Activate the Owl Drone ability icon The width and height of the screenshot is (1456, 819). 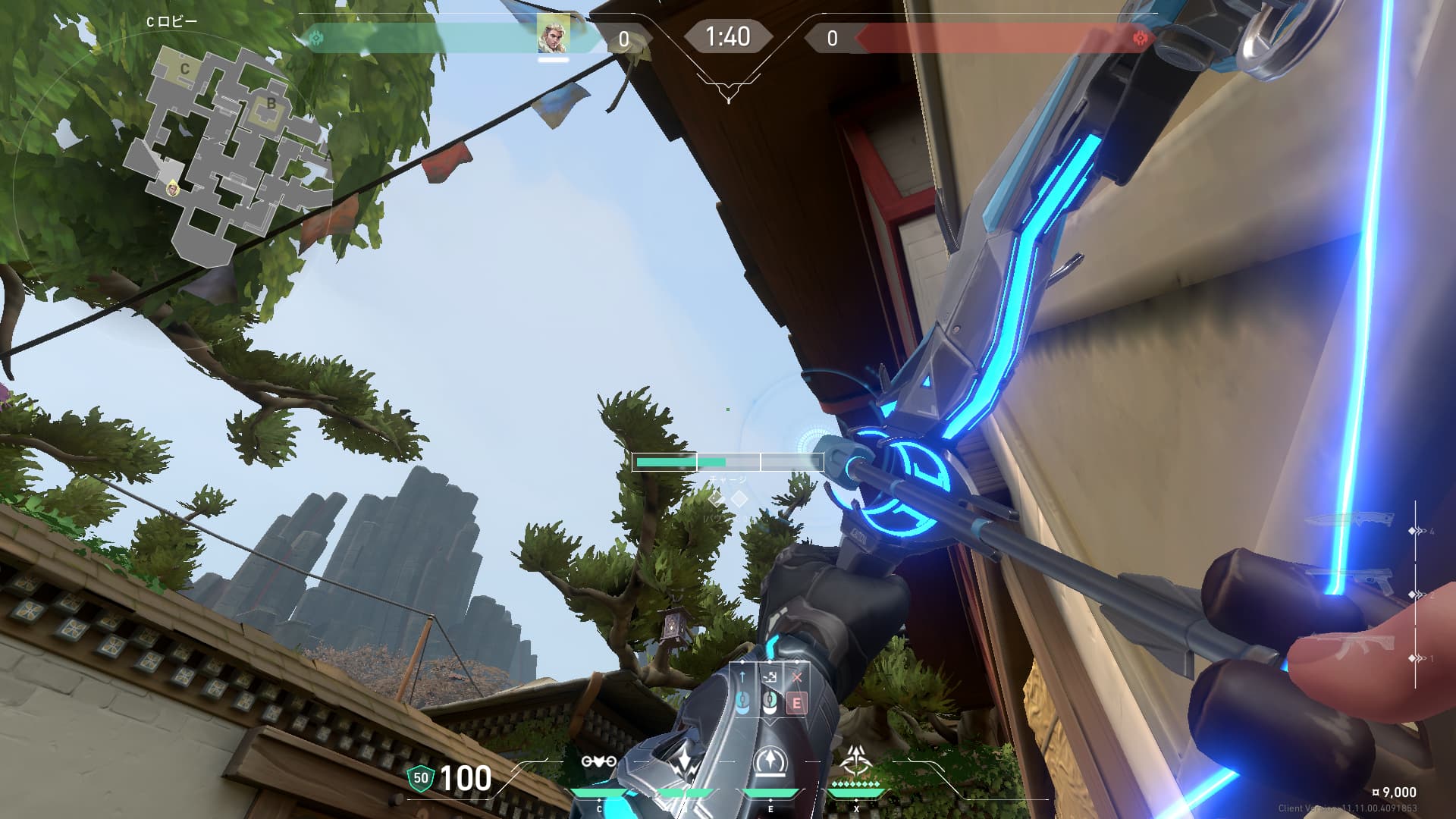pyautogui.click(x=598, y=761)
